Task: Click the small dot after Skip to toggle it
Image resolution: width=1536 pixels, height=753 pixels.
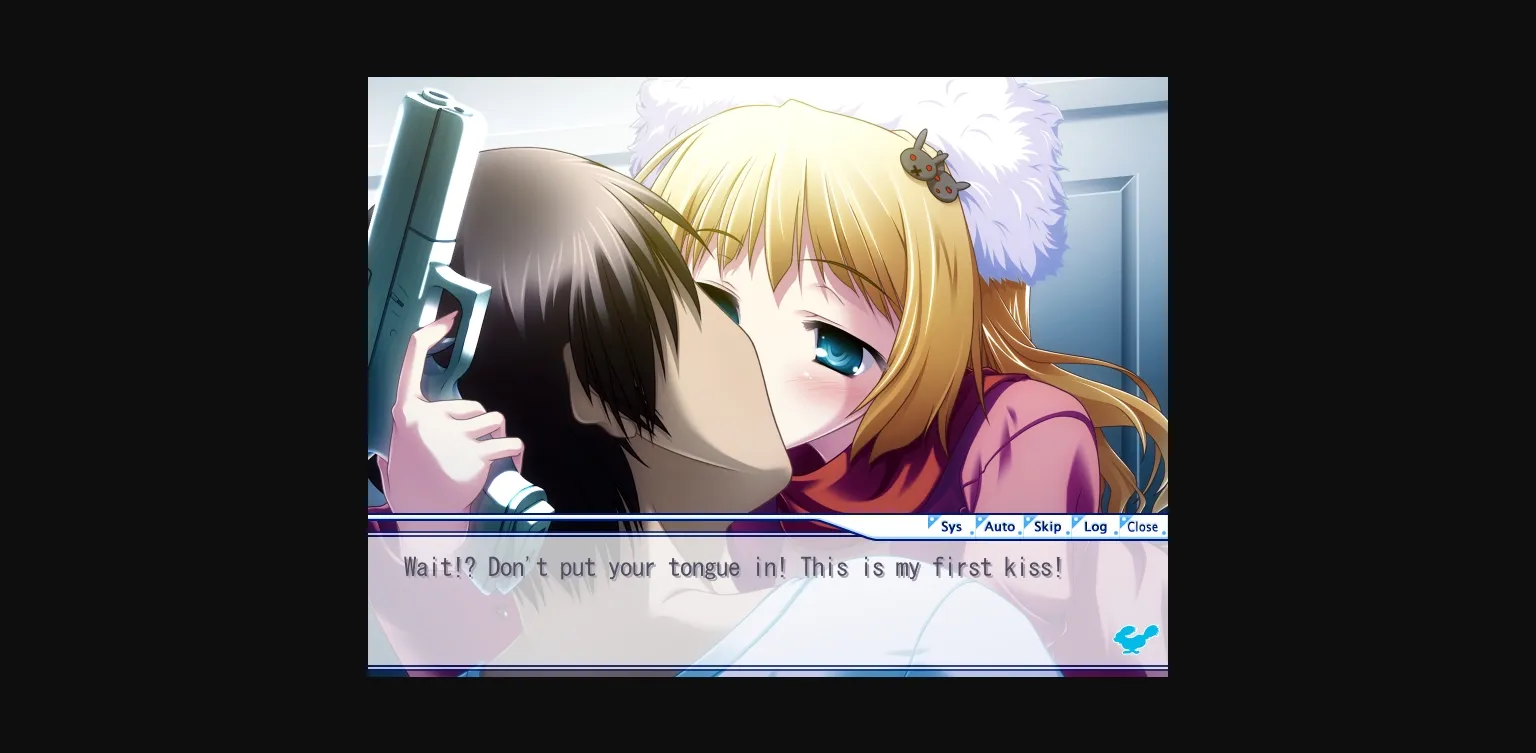Action: [1068, 533]
